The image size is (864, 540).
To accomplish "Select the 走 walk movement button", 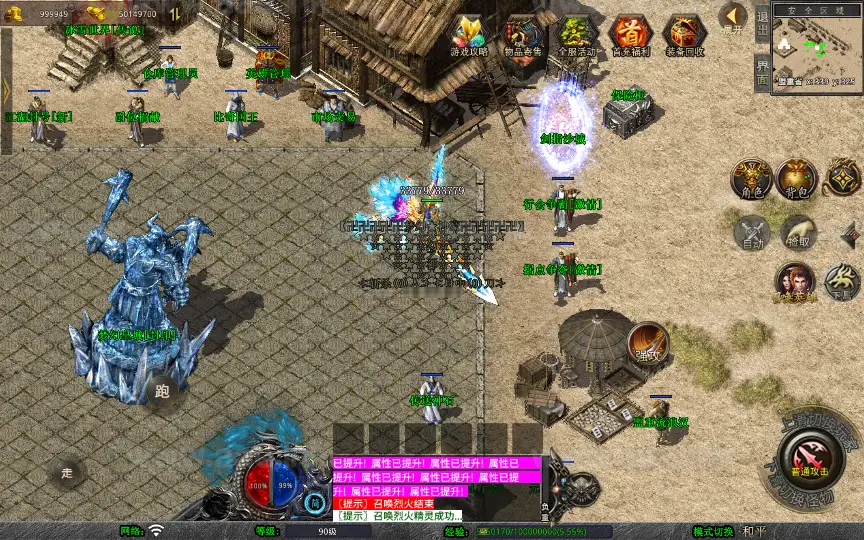I will [x=68, y=471].
